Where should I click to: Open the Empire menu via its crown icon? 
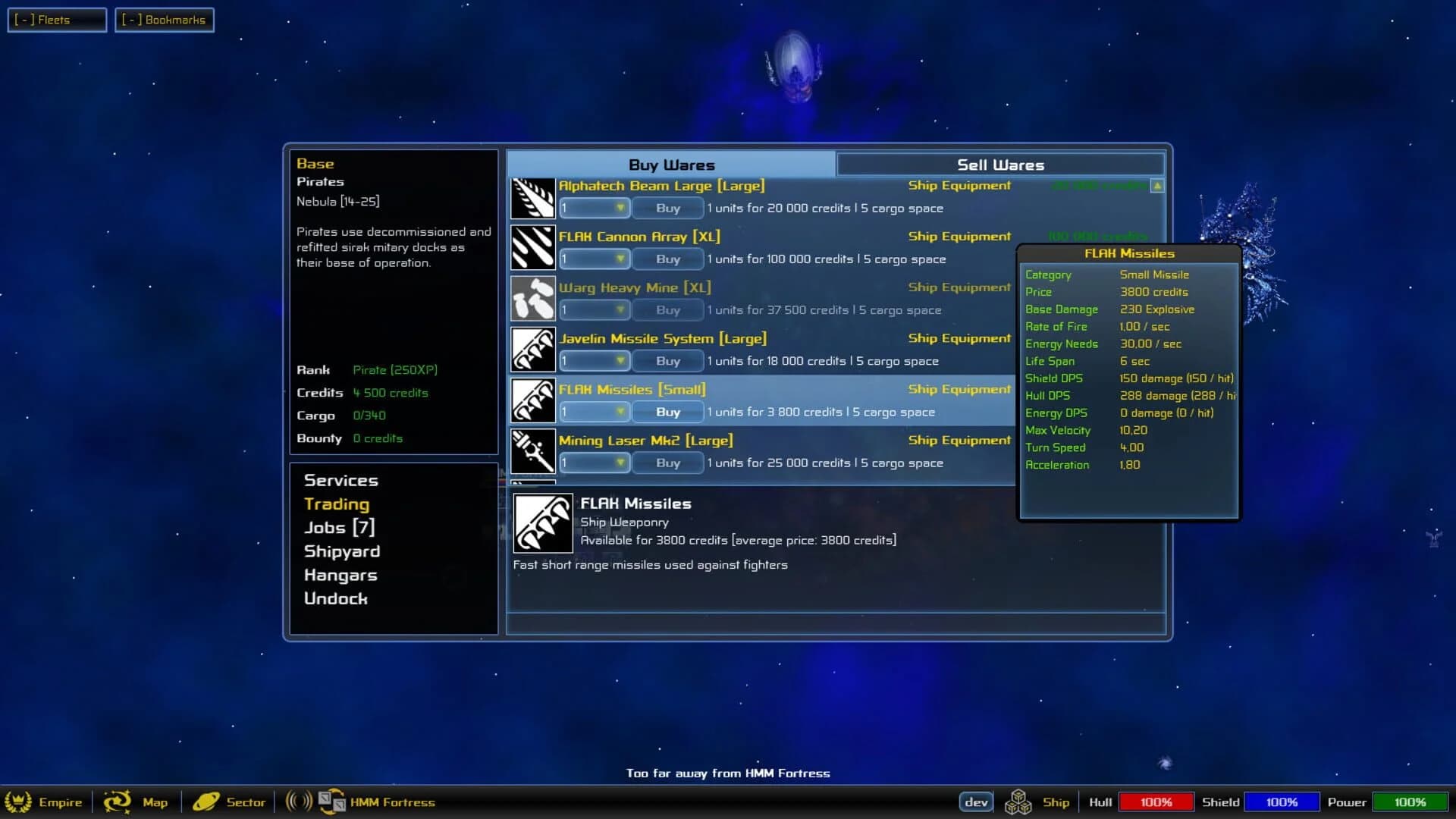click(x=19, y=802)
